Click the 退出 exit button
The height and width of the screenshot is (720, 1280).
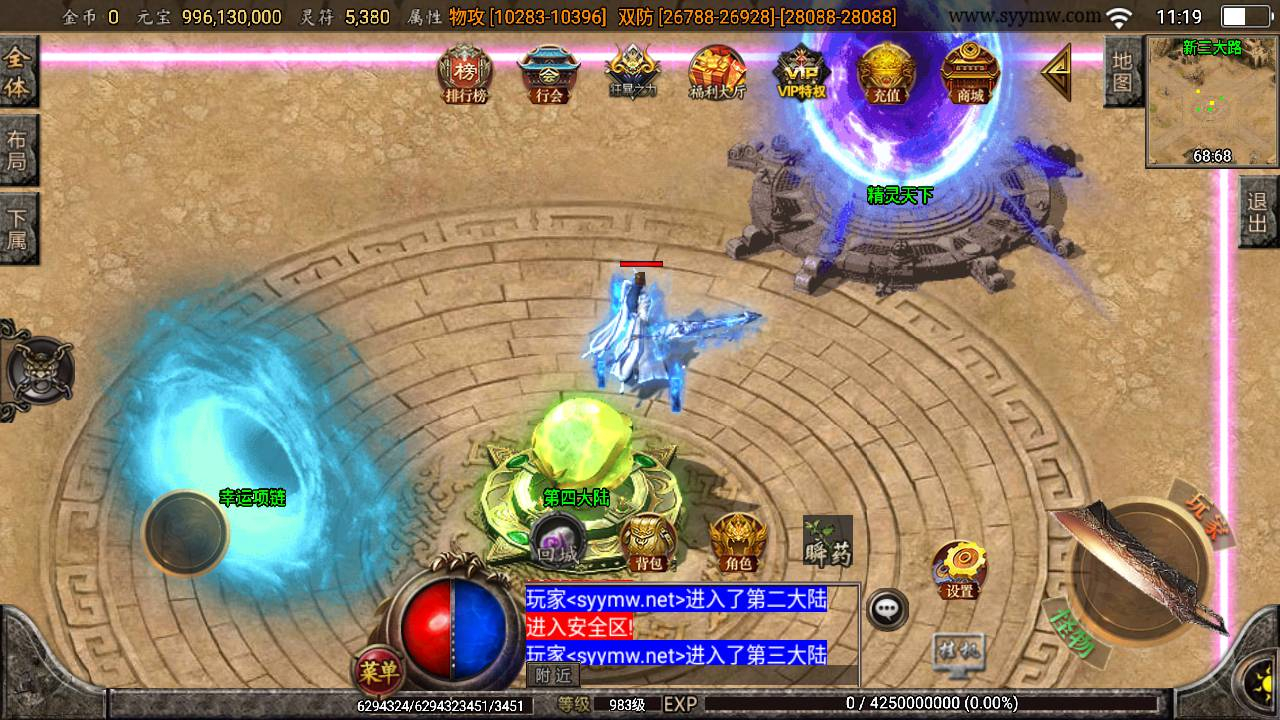(1259, 211)
